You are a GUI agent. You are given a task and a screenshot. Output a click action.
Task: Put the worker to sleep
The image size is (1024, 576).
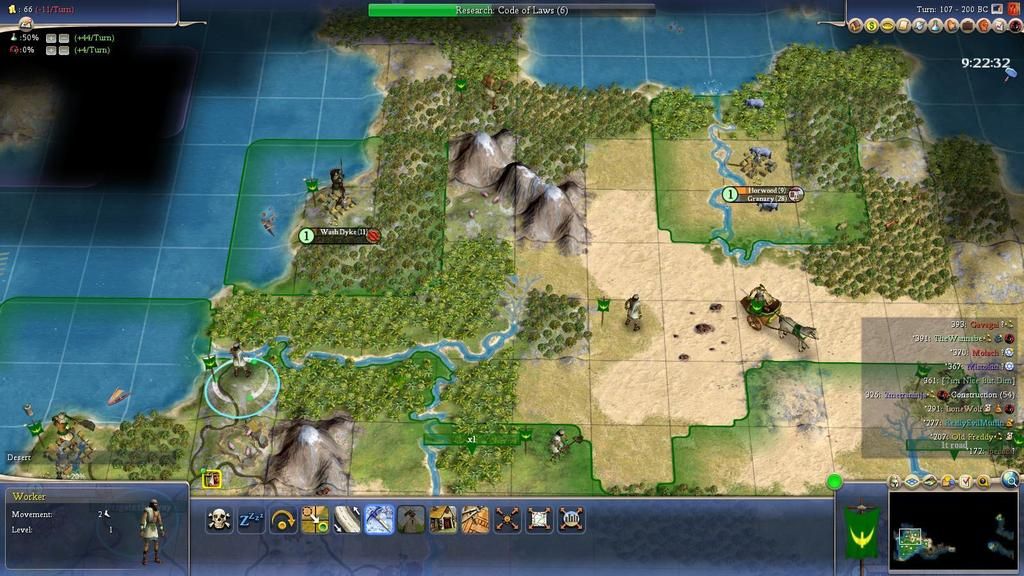point(251,519)
